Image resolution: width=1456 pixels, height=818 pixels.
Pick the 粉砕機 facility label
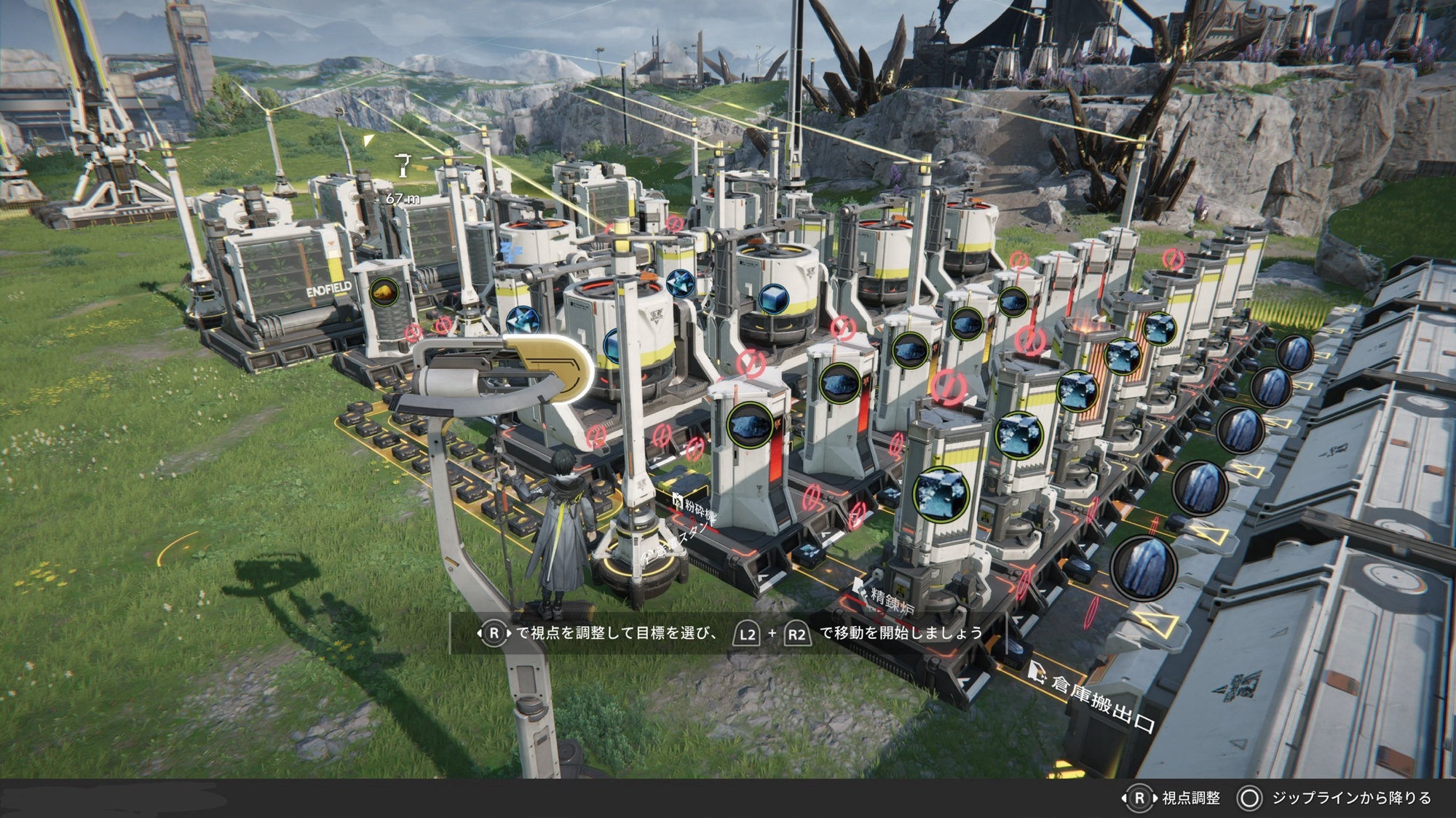click(x=697, y=508)
